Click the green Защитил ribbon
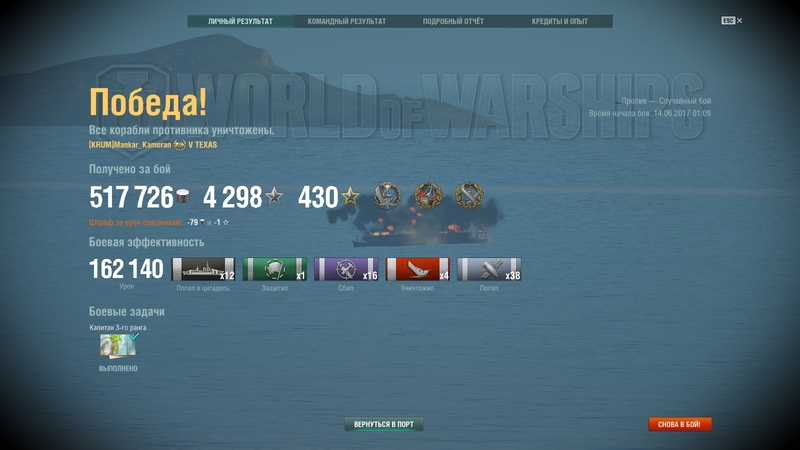 [274, 269]
